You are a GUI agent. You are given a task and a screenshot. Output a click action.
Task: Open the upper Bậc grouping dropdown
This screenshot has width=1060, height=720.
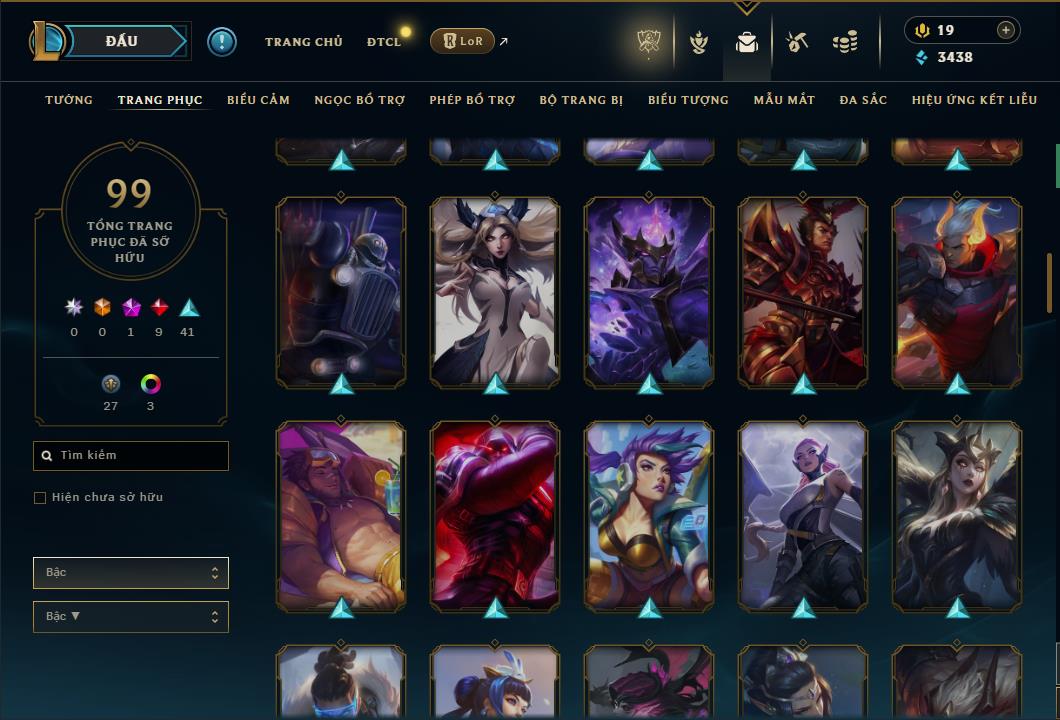[x=131, y=573]
